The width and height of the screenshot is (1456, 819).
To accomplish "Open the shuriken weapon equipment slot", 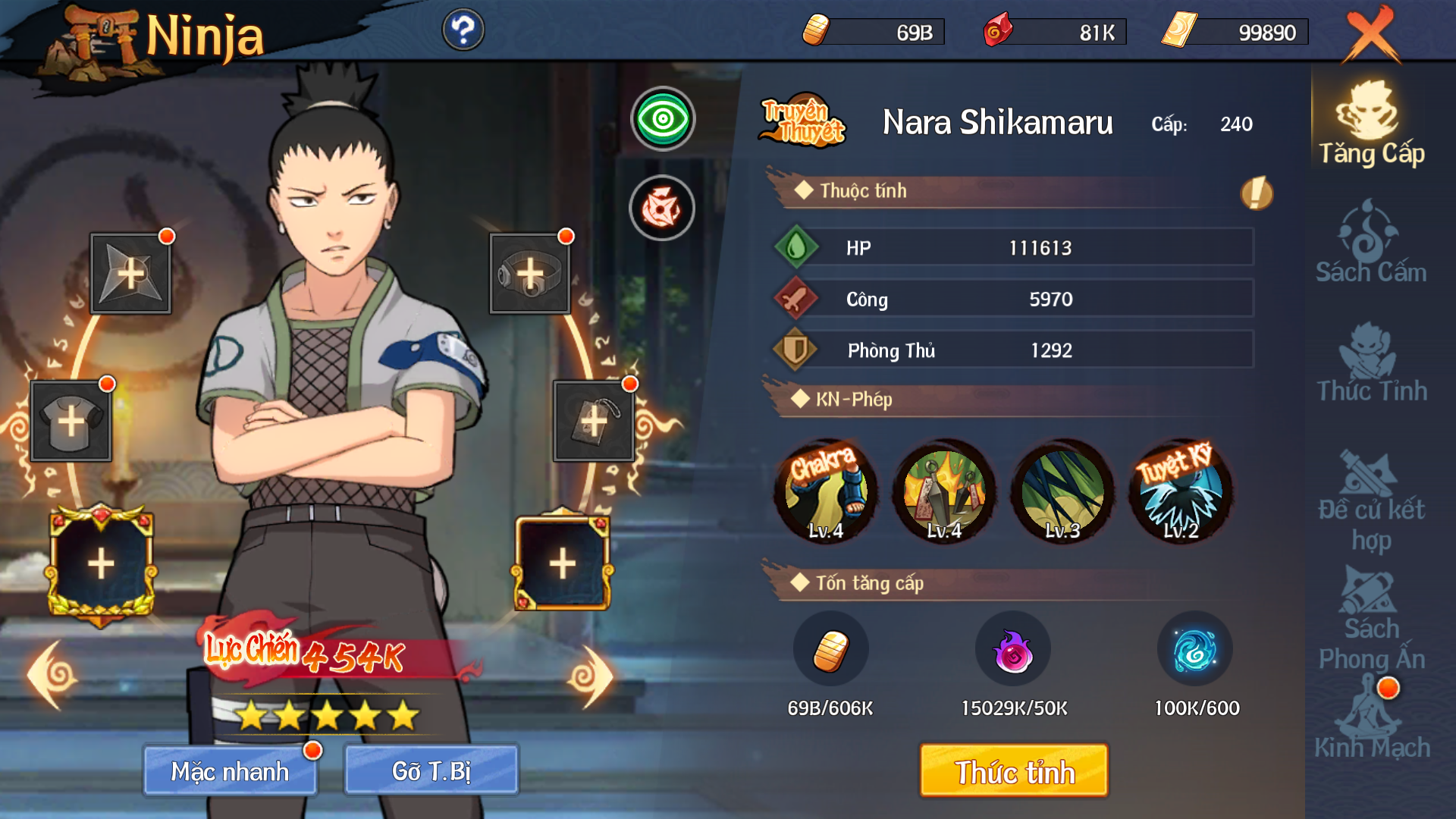I will [x=130, y=274].
